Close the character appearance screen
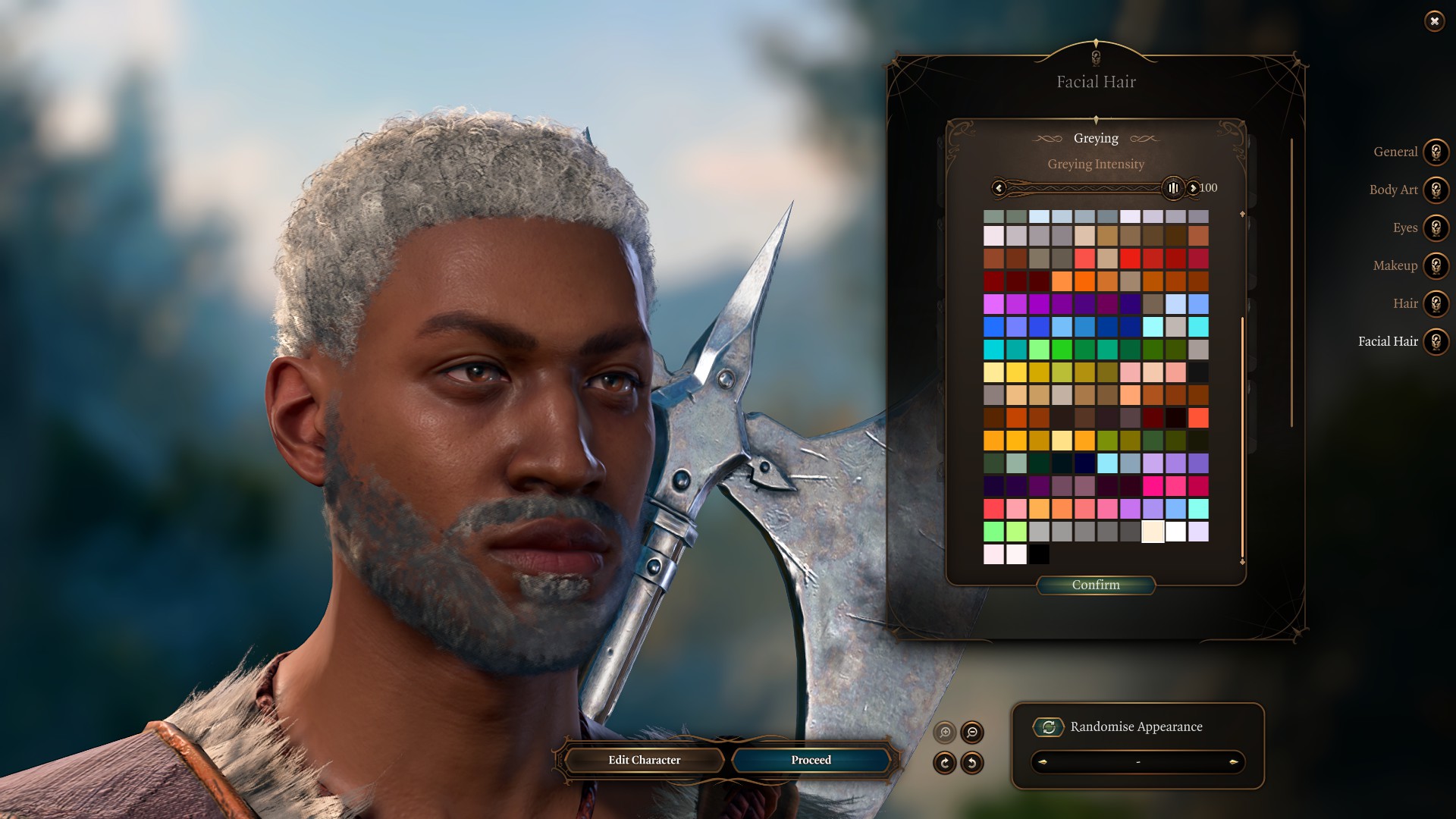 (1434, 21)
